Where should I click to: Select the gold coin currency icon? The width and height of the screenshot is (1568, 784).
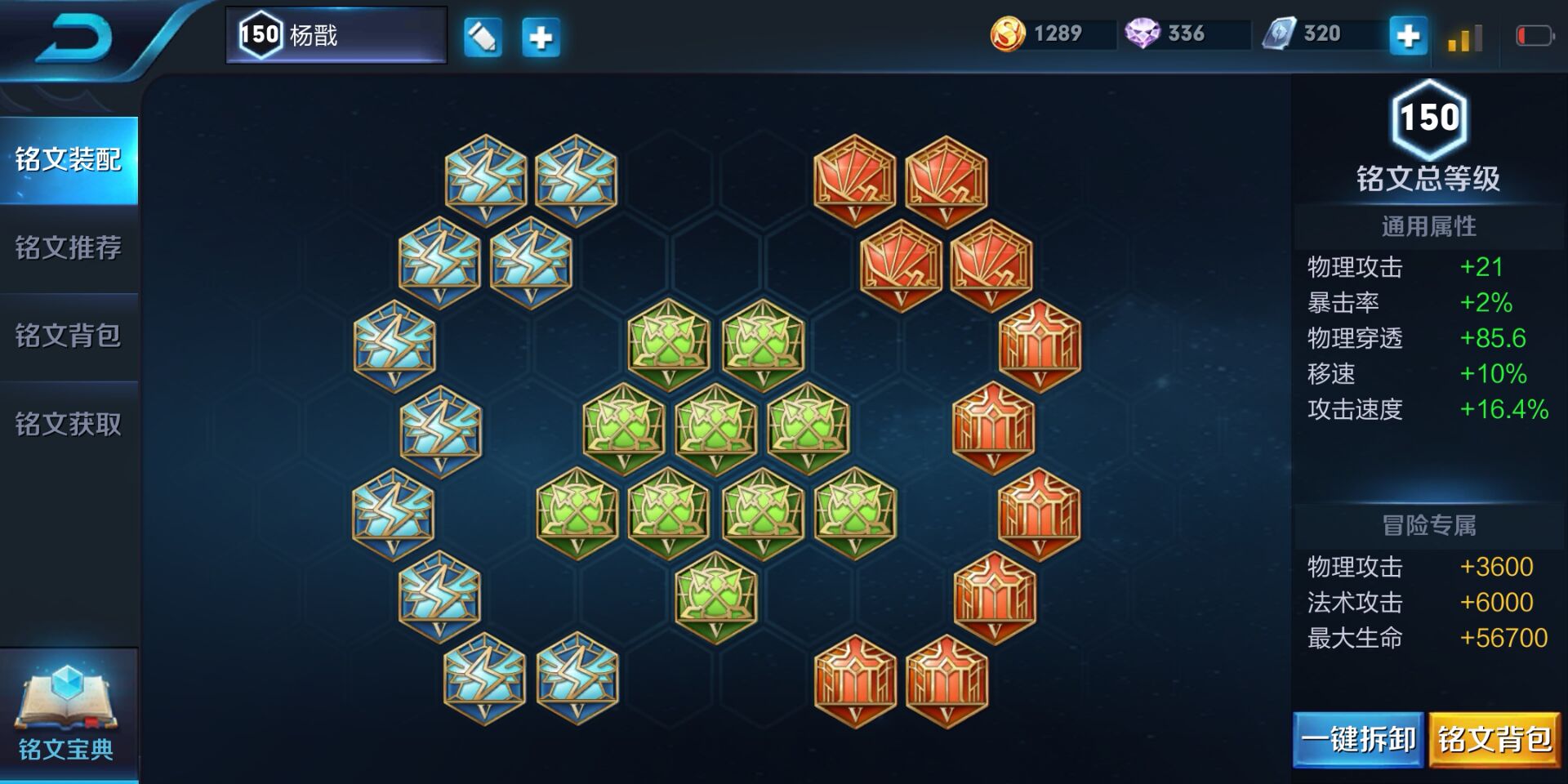pos(1008,34)
